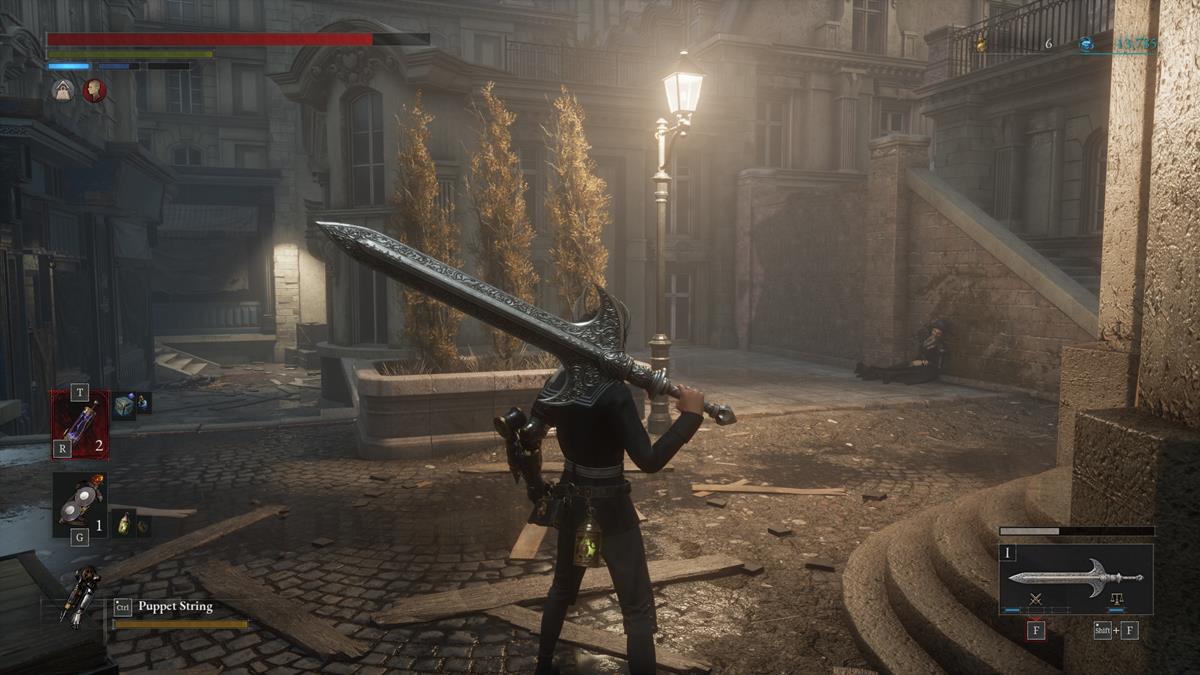
Task: Click the red bald head status icon
Action: point(95,91)
